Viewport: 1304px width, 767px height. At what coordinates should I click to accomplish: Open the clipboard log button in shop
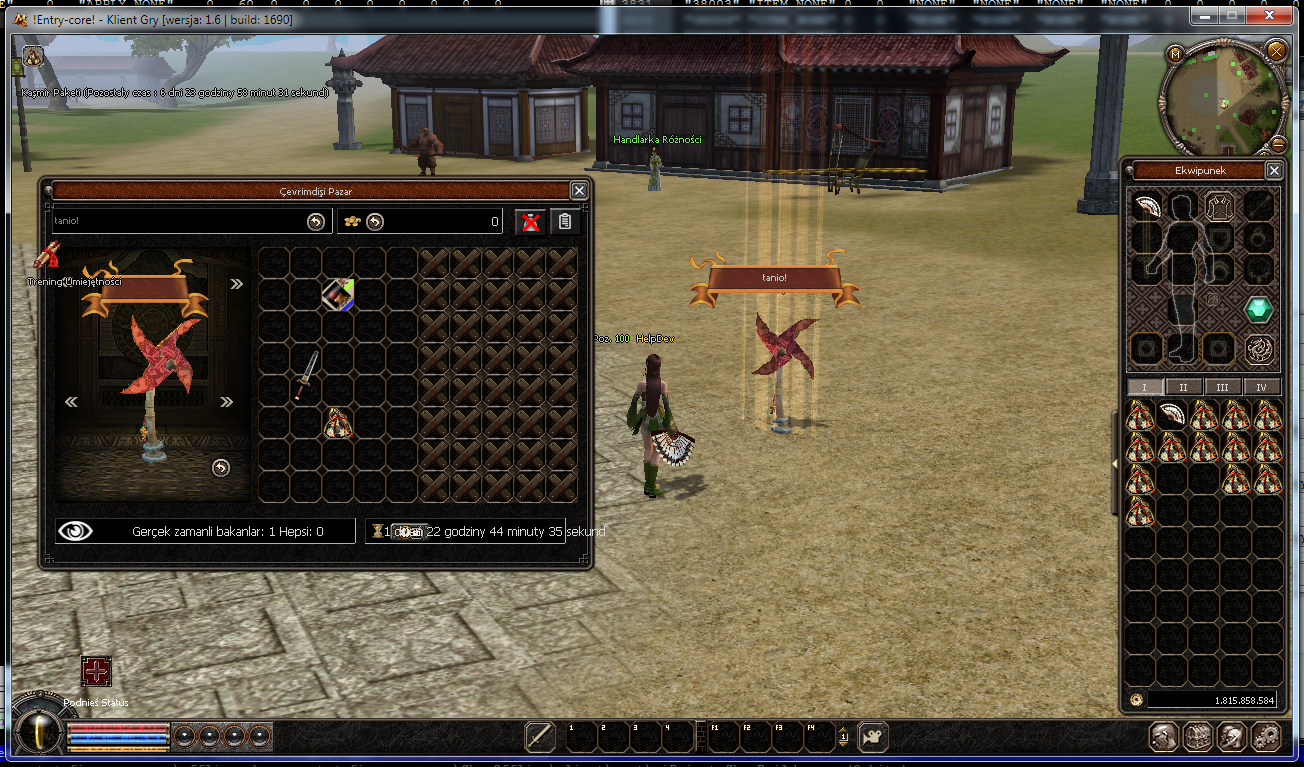click(564, 222)
